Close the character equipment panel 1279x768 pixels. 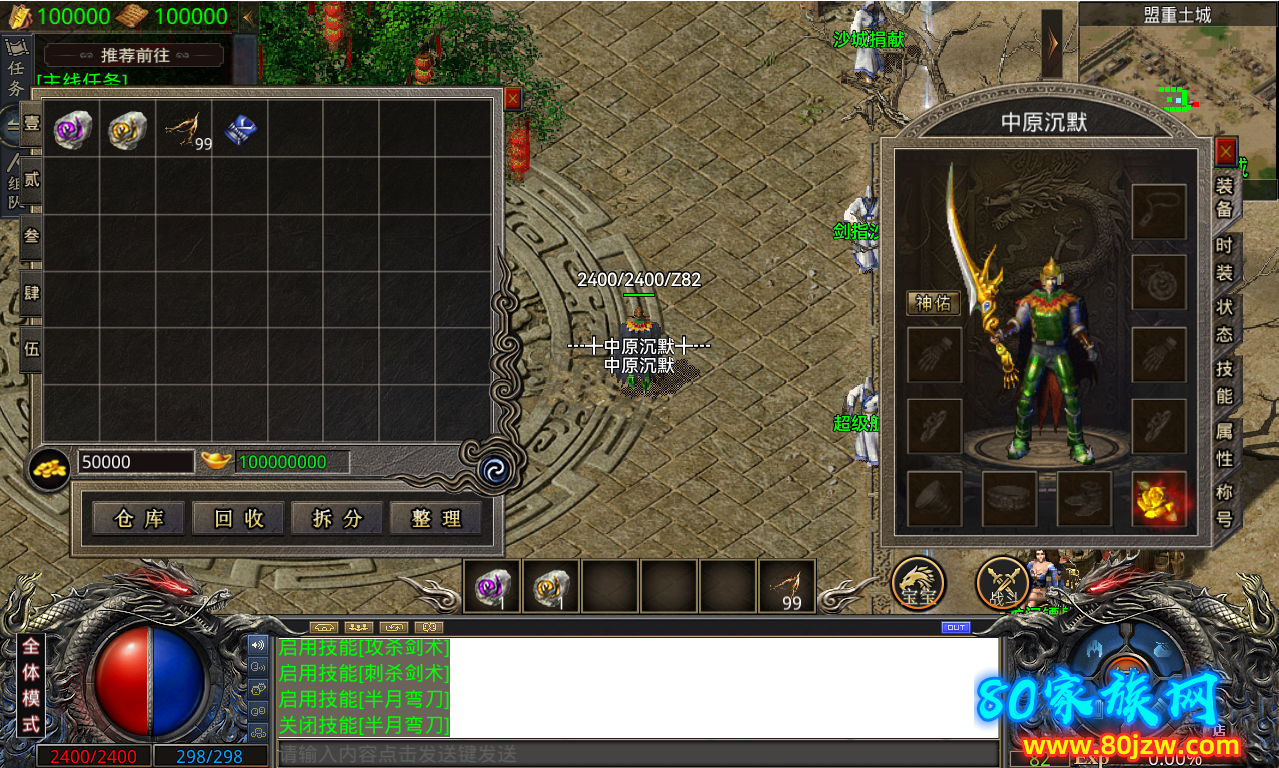(1226, 152)
